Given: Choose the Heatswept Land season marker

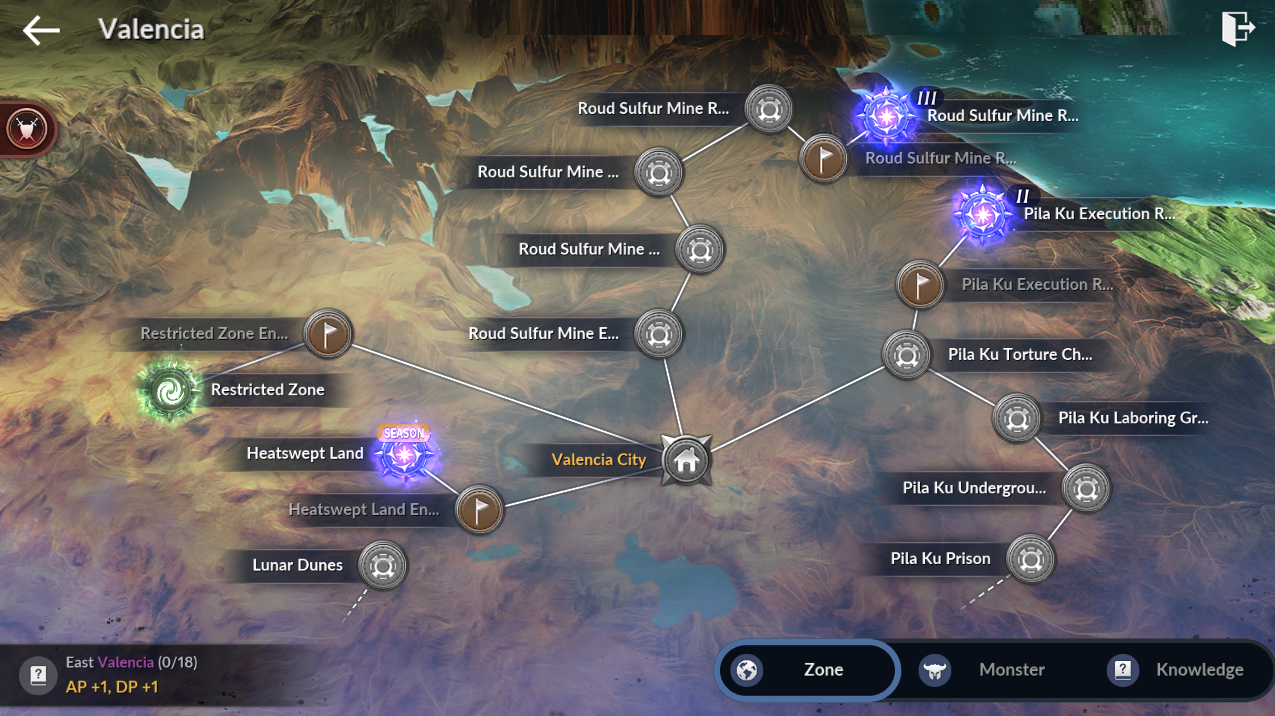Looking at the screenshot, I should click(404, 455).
